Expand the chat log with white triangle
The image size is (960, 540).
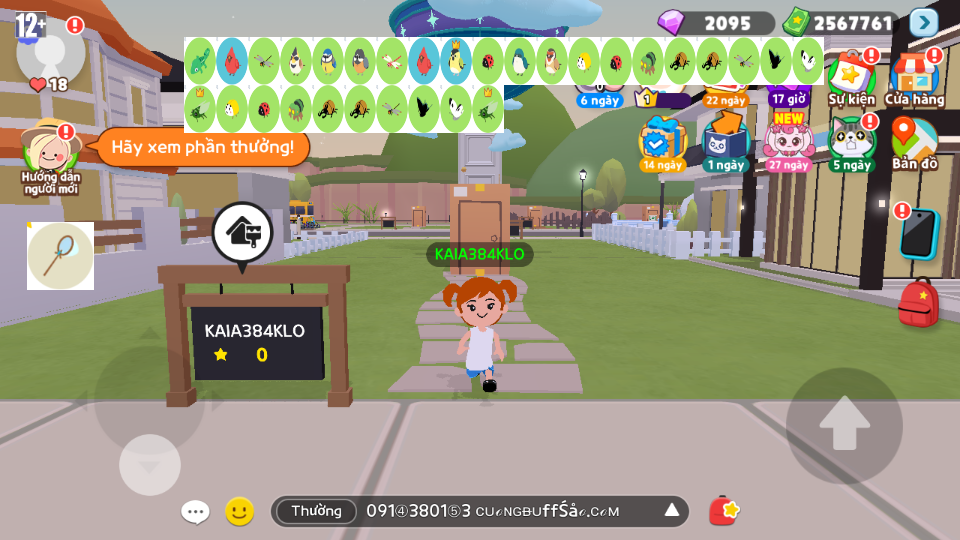tap(672, 511)
